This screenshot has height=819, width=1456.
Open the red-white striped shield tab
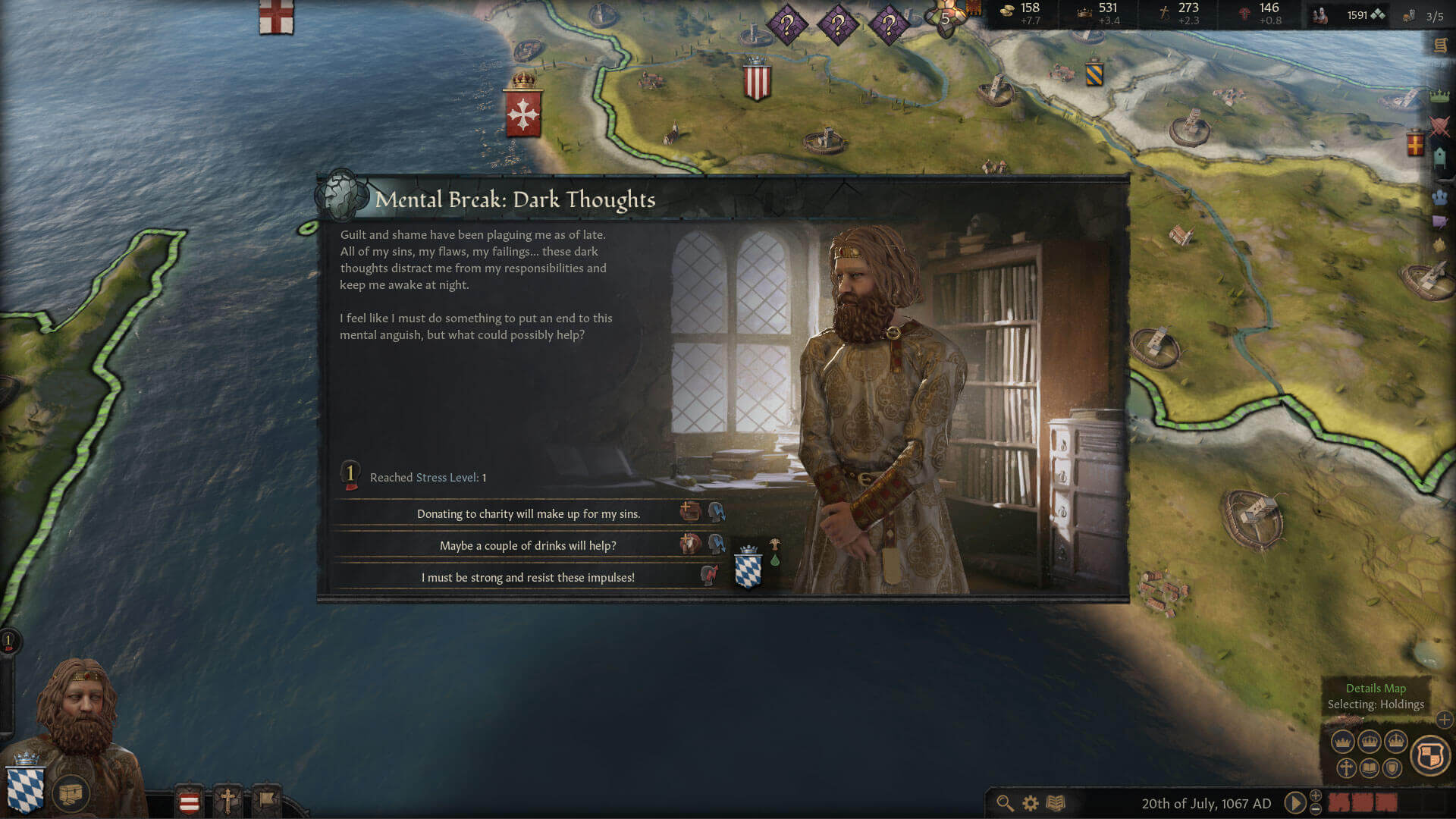(189, 802)
